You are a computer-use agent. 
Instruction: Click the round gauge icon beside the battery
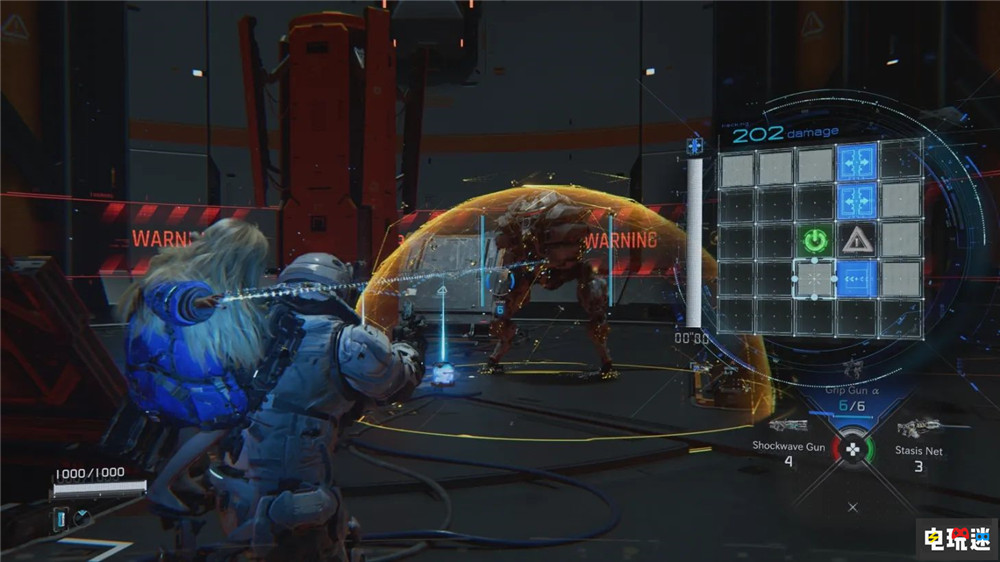(80, 518)
